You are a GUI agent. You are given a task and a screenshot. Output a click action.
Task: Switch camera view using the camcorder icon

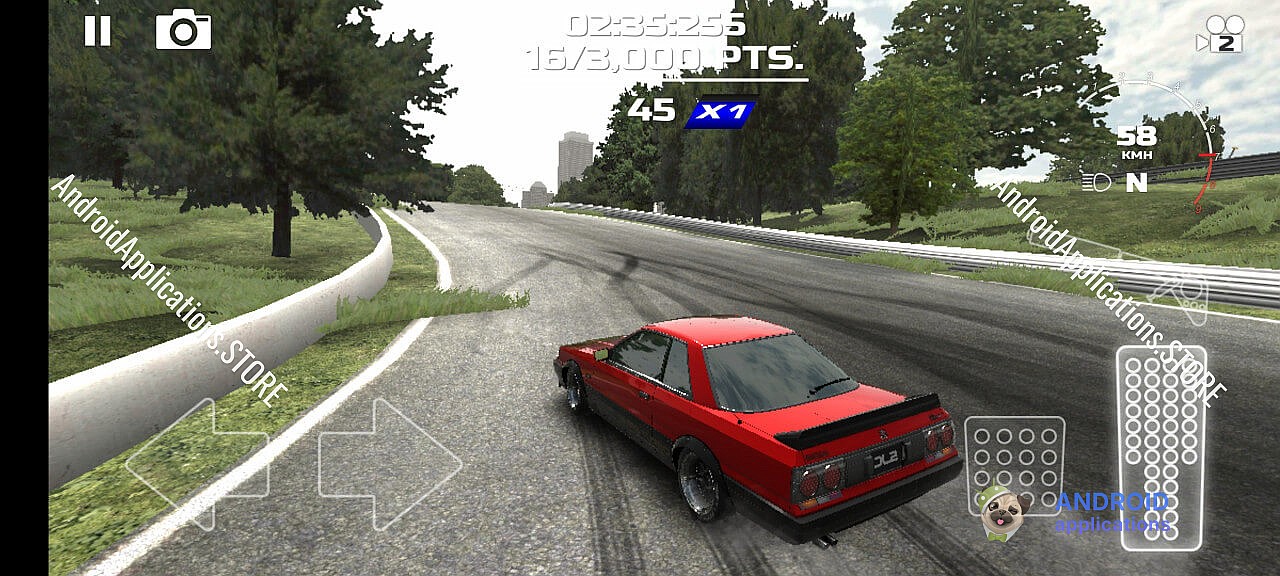point(1219,33)
